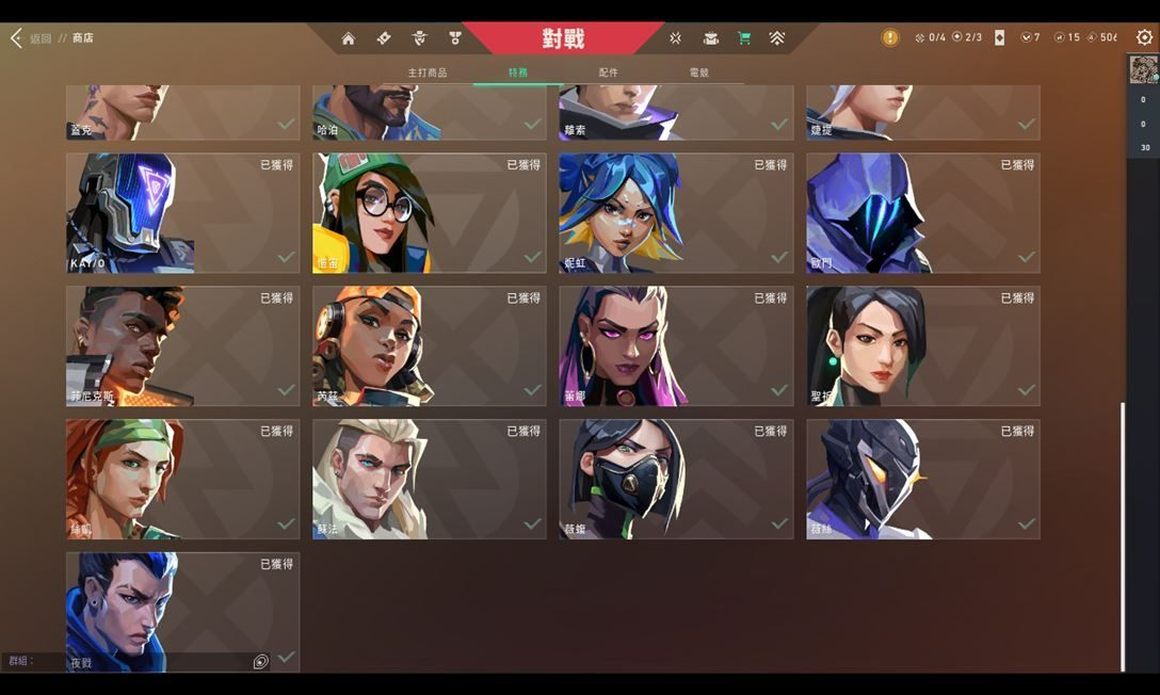This screenshot has width=1160, height=695.
Task: Open the 電競 esports tab
Action: (x=699, y=73)
